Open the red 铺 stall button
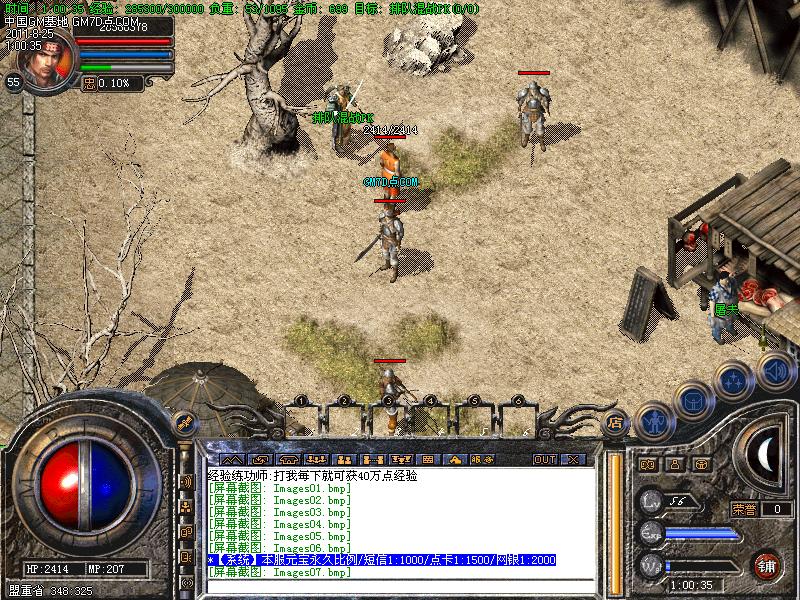800x600 pixels. click(x=768, y=564)
